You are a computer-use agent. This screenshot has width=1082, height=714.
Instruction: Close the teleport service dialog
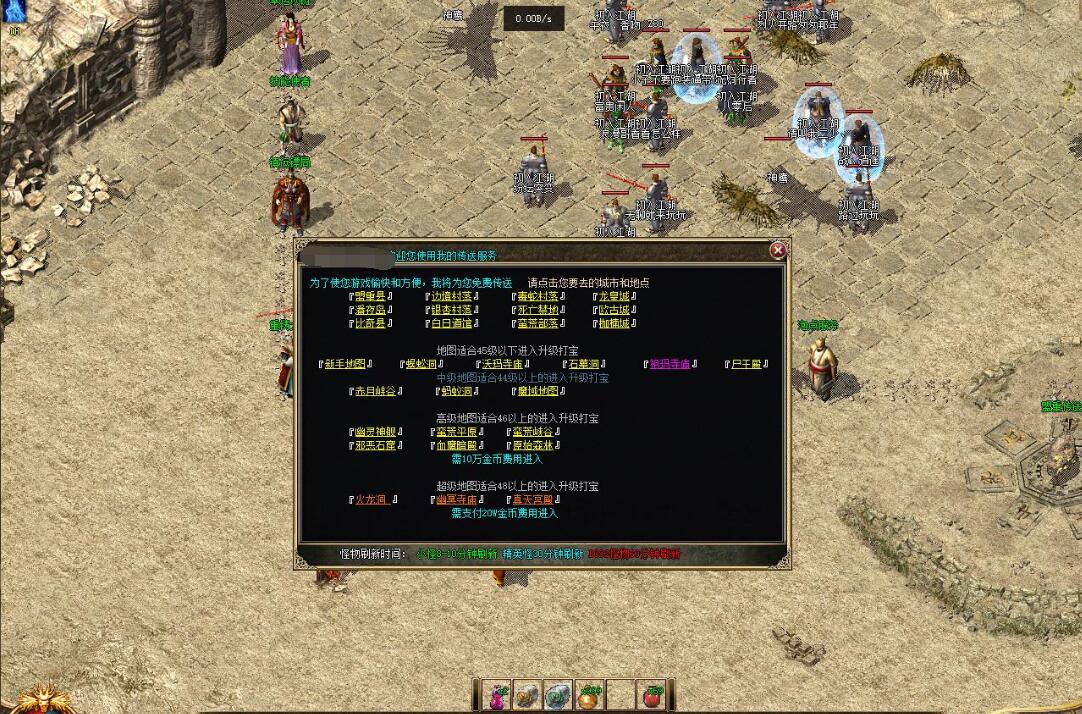(777, 251)
